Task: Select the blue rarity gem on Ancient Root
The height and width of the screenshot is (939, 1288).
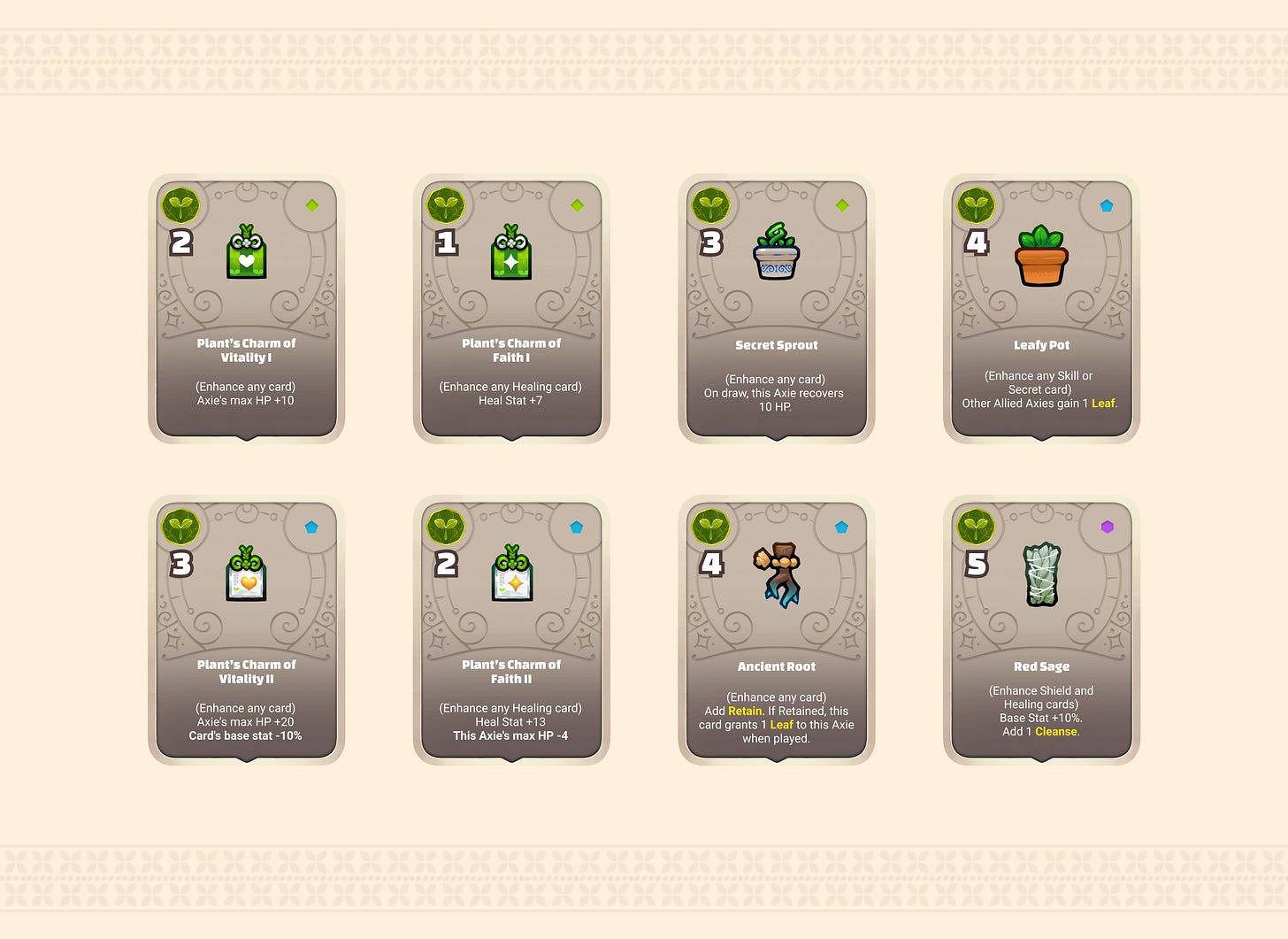Action: pyautogui.click(x=840, y=525)
